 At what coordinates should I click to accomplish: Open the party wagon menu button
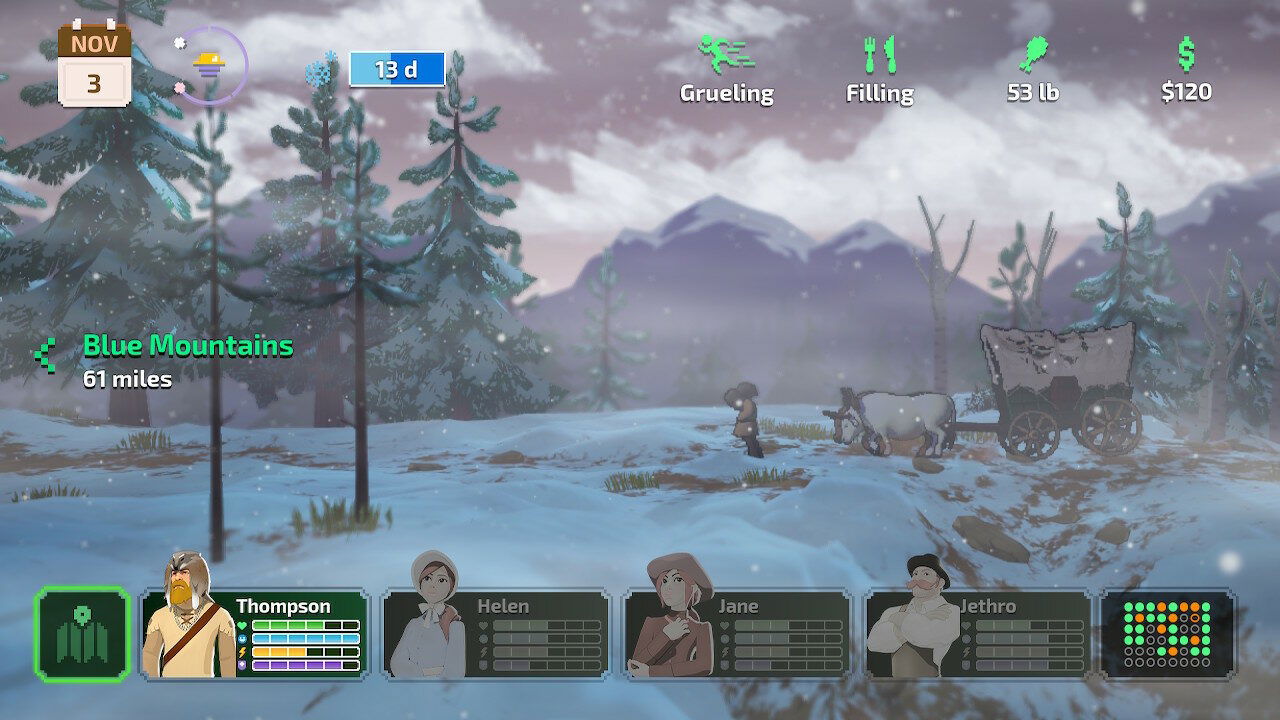tap(83, 633)
